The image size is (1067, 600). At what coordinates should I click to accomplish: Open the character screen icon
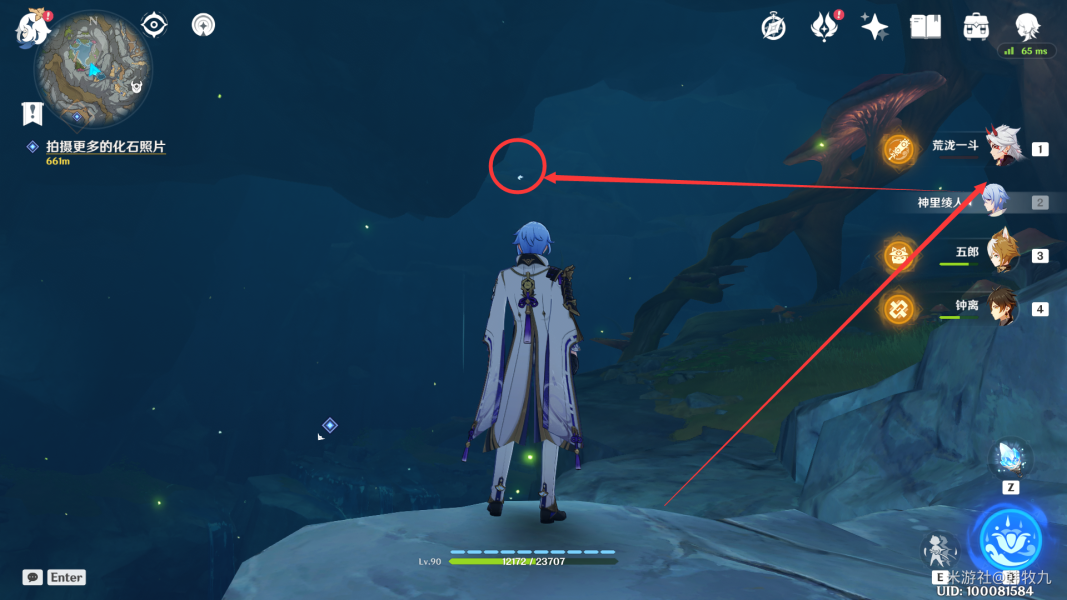pyautogui.click(x=1027, y=26)
